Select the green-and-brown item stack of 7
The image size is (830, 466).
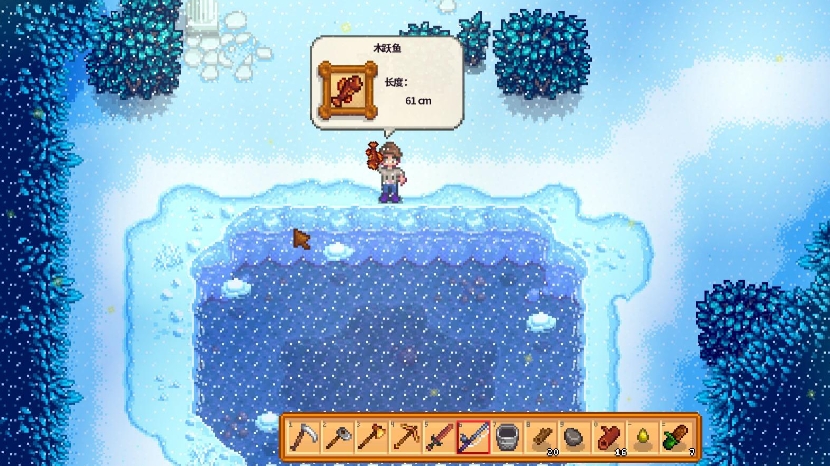[677, 437]
